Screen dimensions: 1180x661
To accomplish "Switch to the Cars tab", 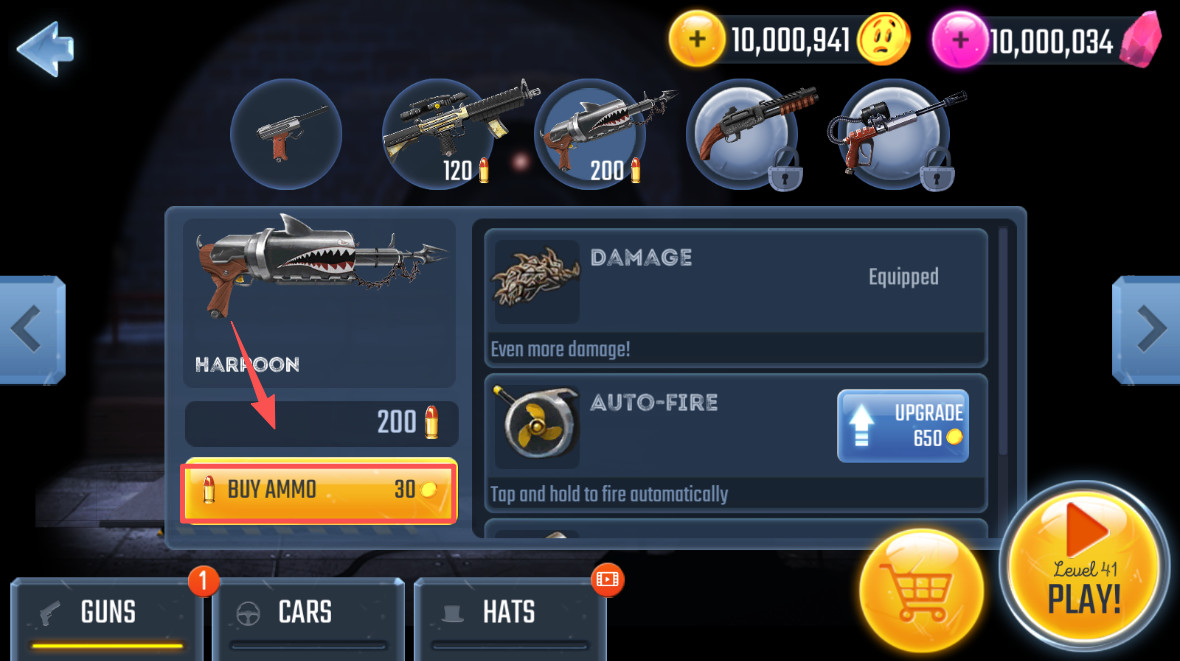I will pos(305,613).
